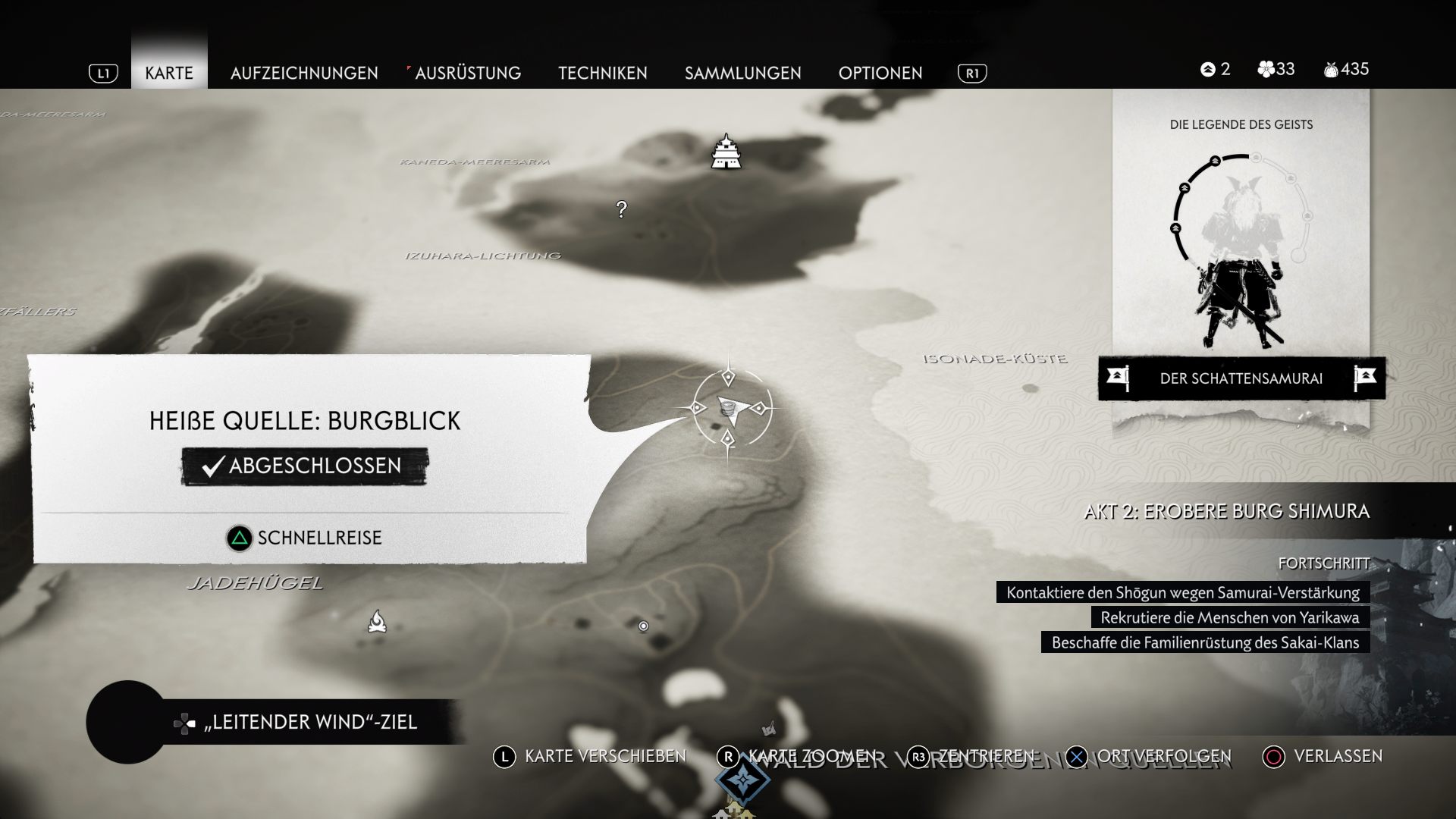The image size is (1456, 819).
Task: Select Schnellreise to fast travel
Action: click(x=305, y=538)
